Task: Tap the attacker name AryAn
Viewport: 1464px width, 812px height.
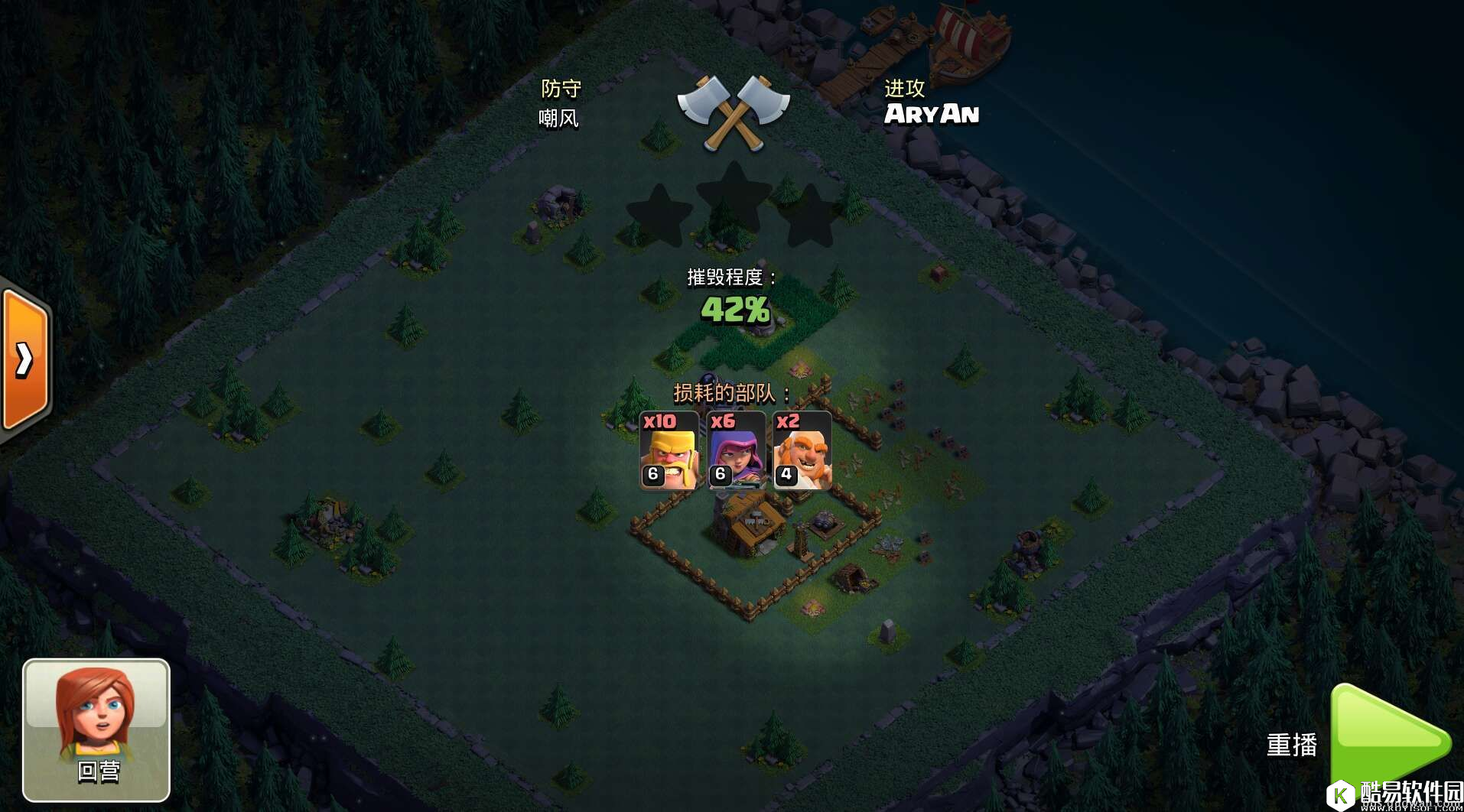Action: click(931, 115)
